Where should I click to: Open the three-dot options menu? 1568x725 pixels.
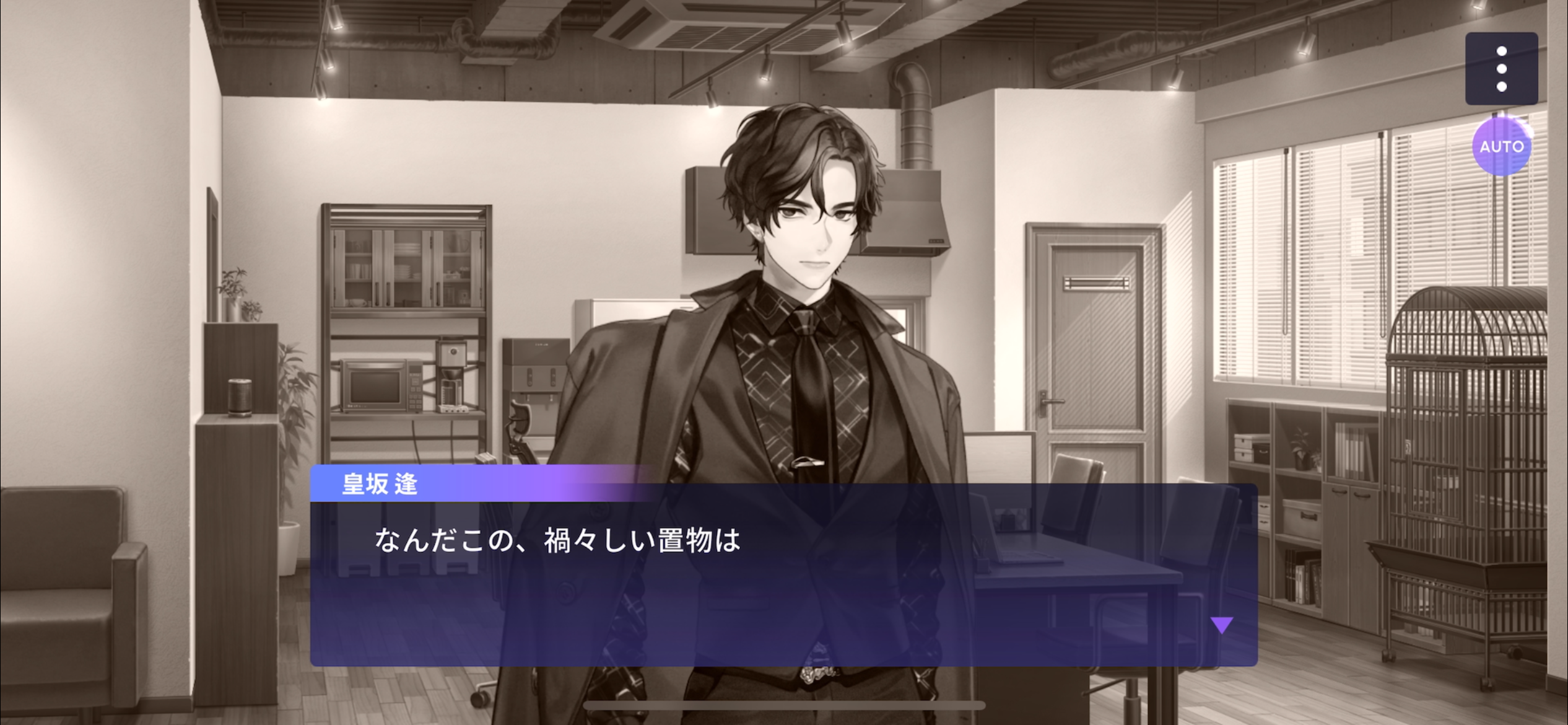1500,69
